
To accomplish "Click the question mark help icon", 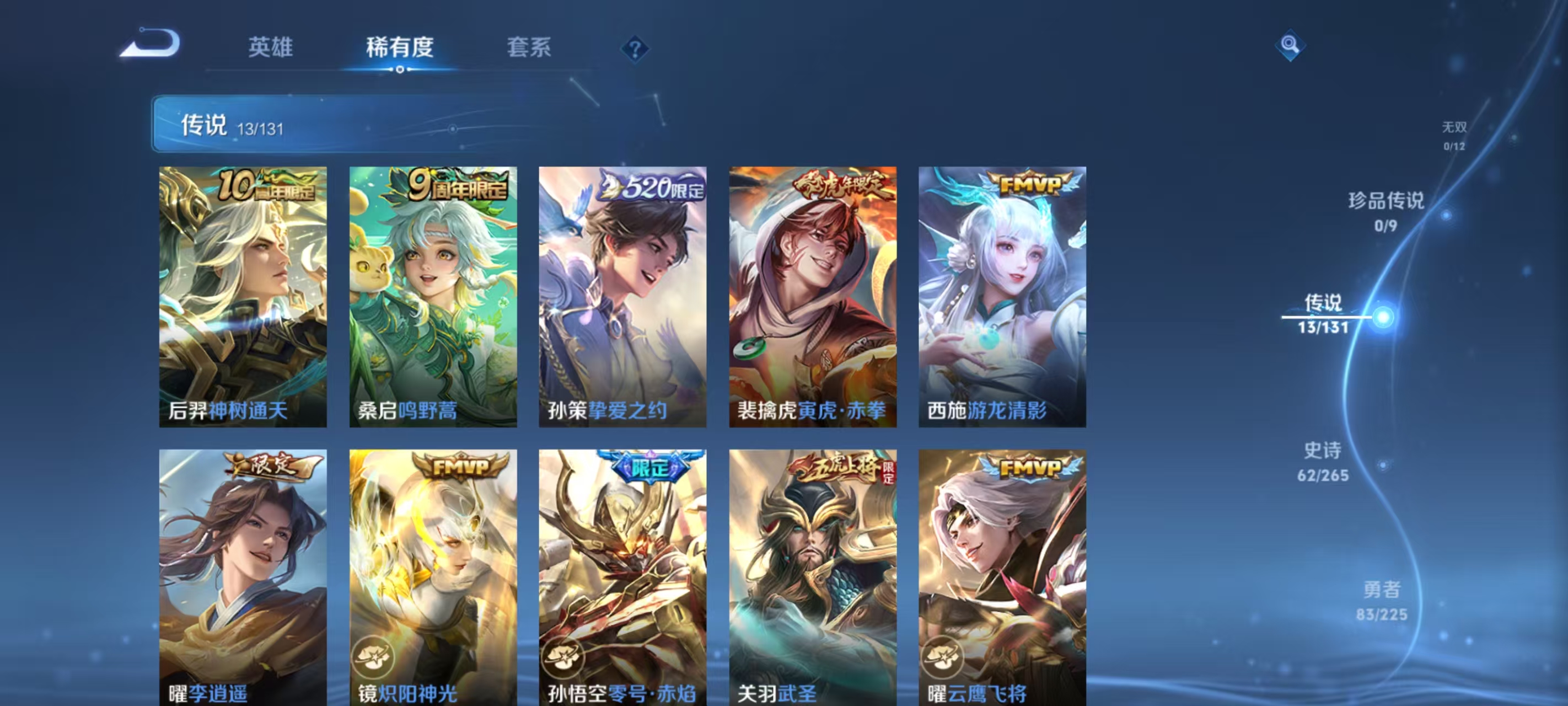I will tap(636, 49).
